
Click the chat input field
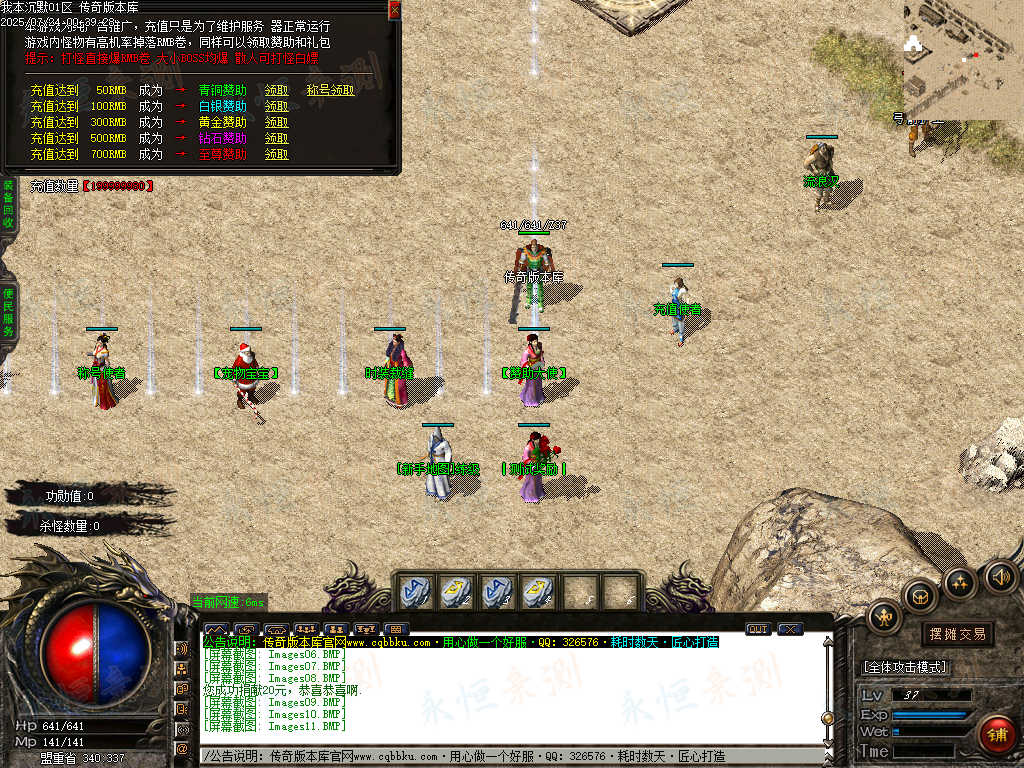tap(510, 757)
